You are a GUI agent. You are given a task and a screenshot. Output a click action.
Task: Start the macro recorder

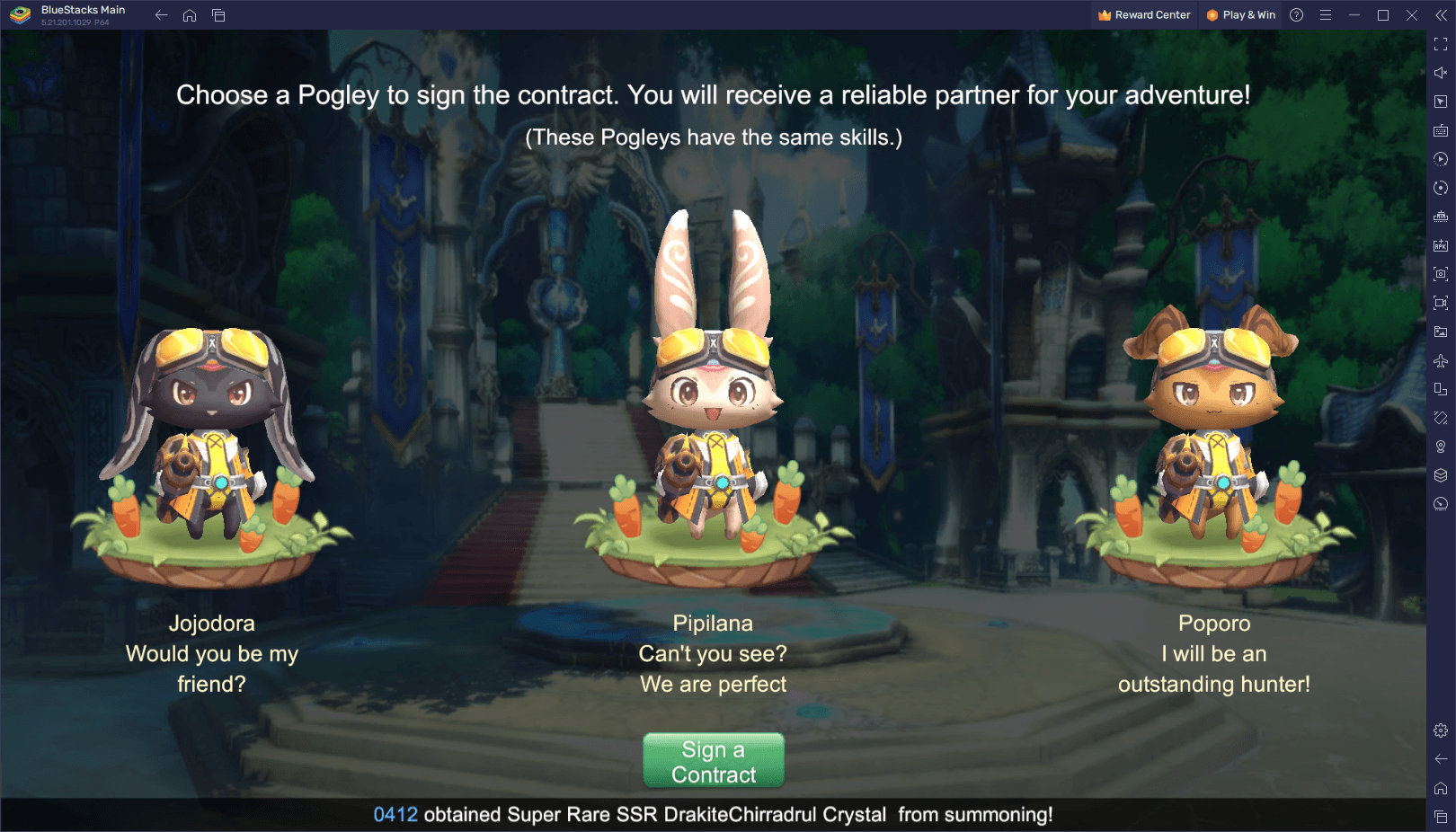coord(1440,159)
